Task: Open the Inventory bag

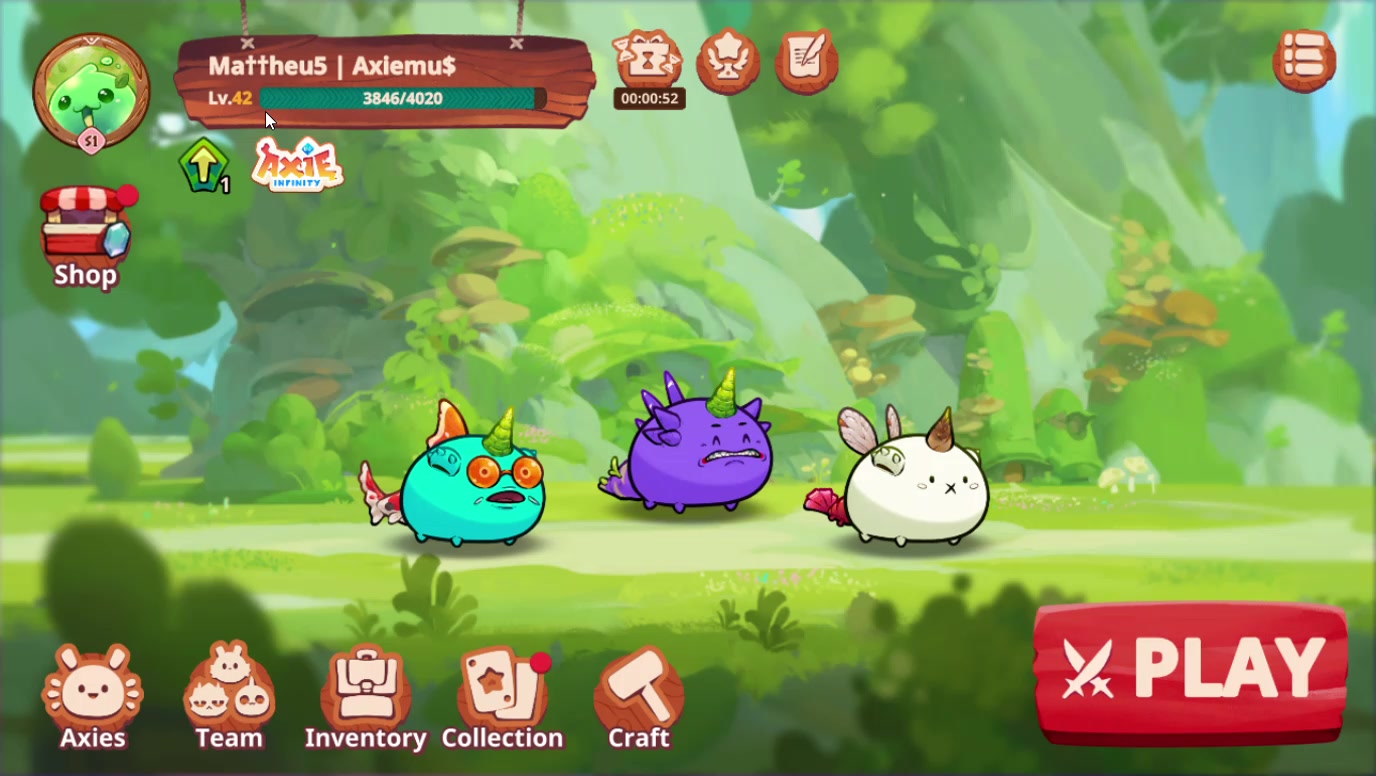Action: coord(367,690)
